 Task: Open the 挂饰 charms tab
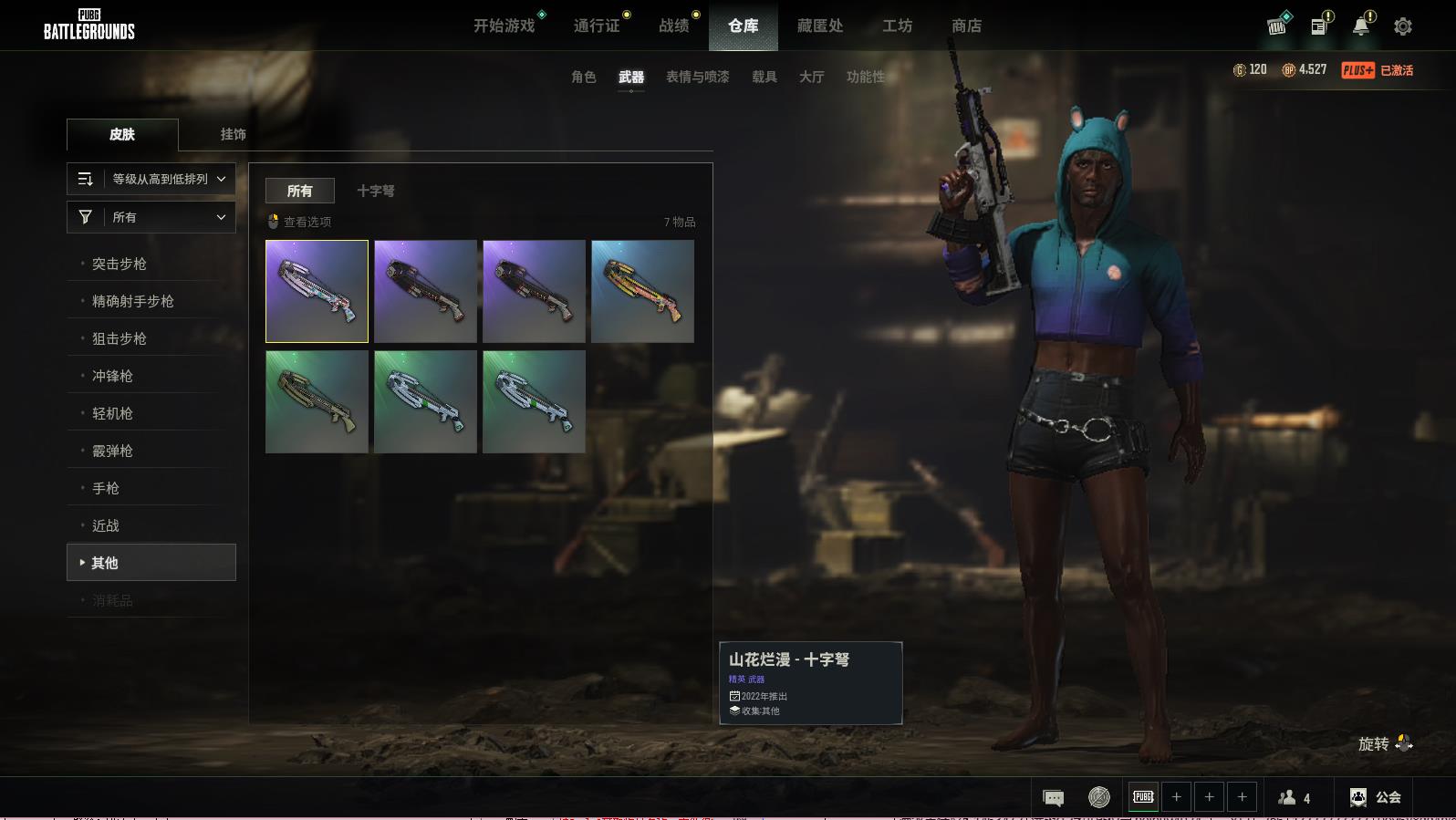point(233,134)
